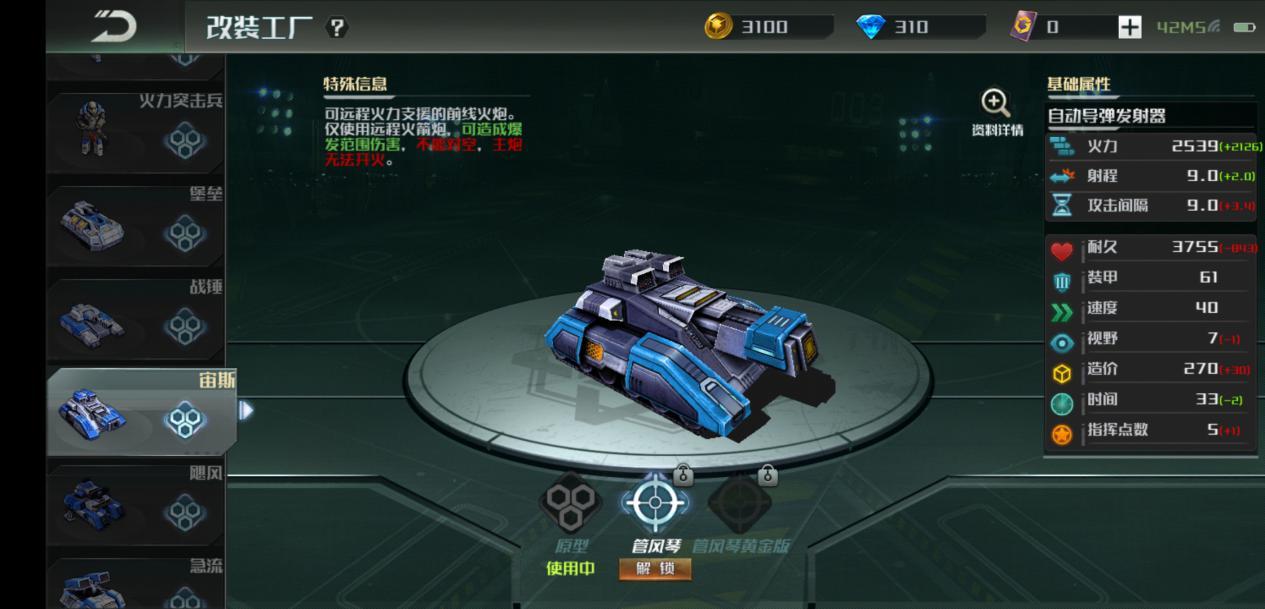Expand the arrow beside the 宙斯 entry
The width and height of the screenshot is (1265, 609).
246,410
